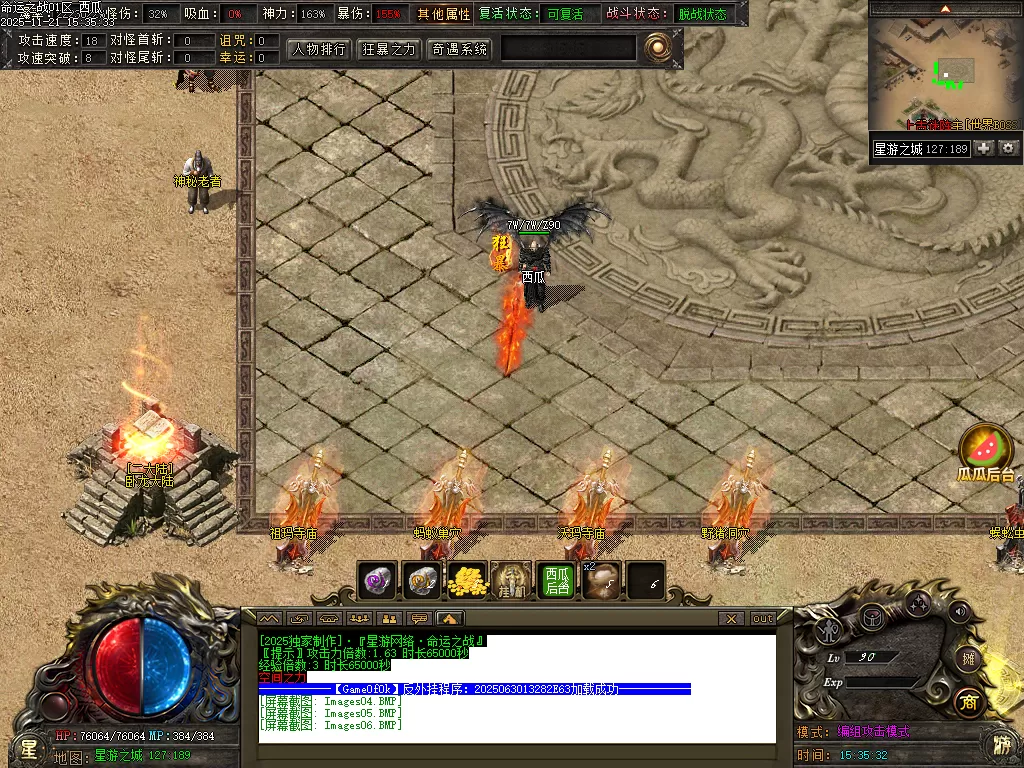Viewport: 1024px width, 768px height.
Task: Collapse the minimap with the top arrow
Action: click(945, 8)
